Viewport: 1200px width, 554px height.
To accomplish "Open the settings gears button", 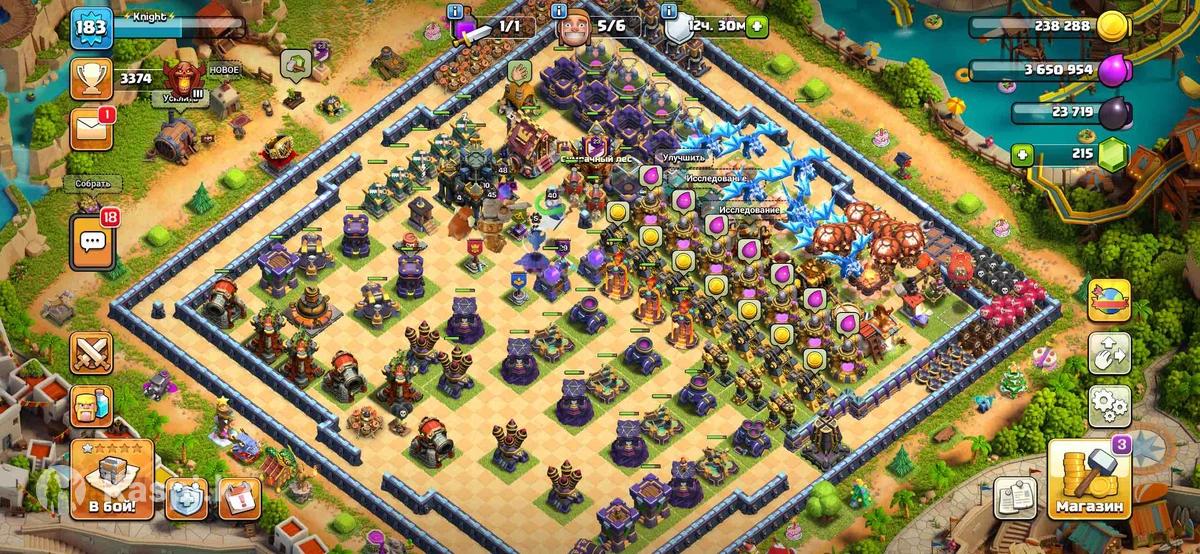I will click(x=1109, y=405).
